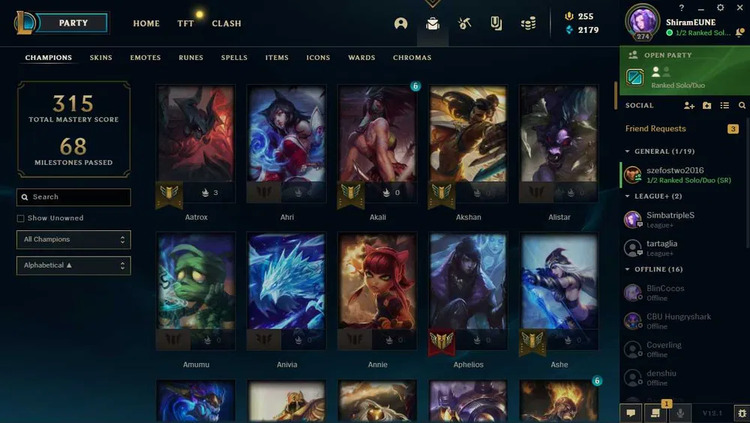Choose the Akshan champion card

(x=468, y=145)
